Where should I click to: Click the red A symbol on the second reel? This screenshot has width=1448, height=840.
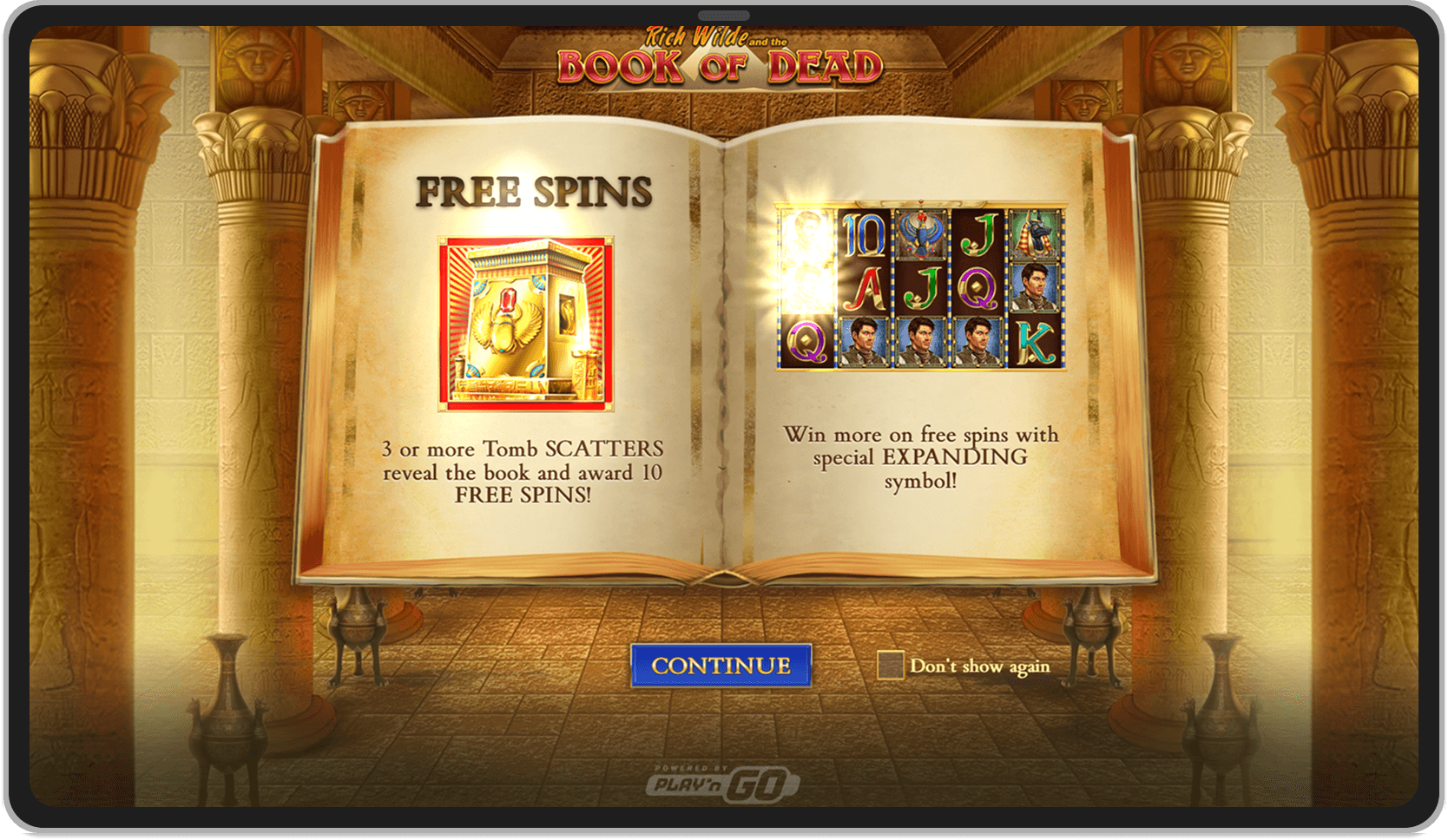click(862, 288)
